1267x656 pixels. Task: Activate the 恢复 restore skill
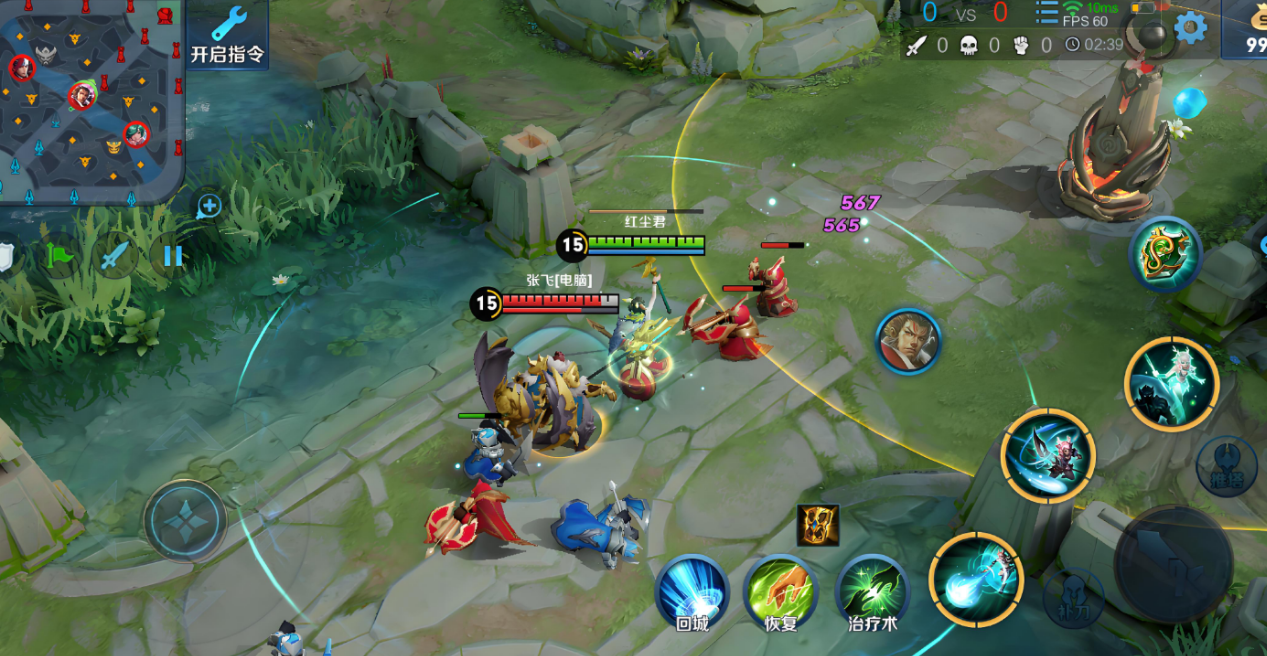point(780,591)
